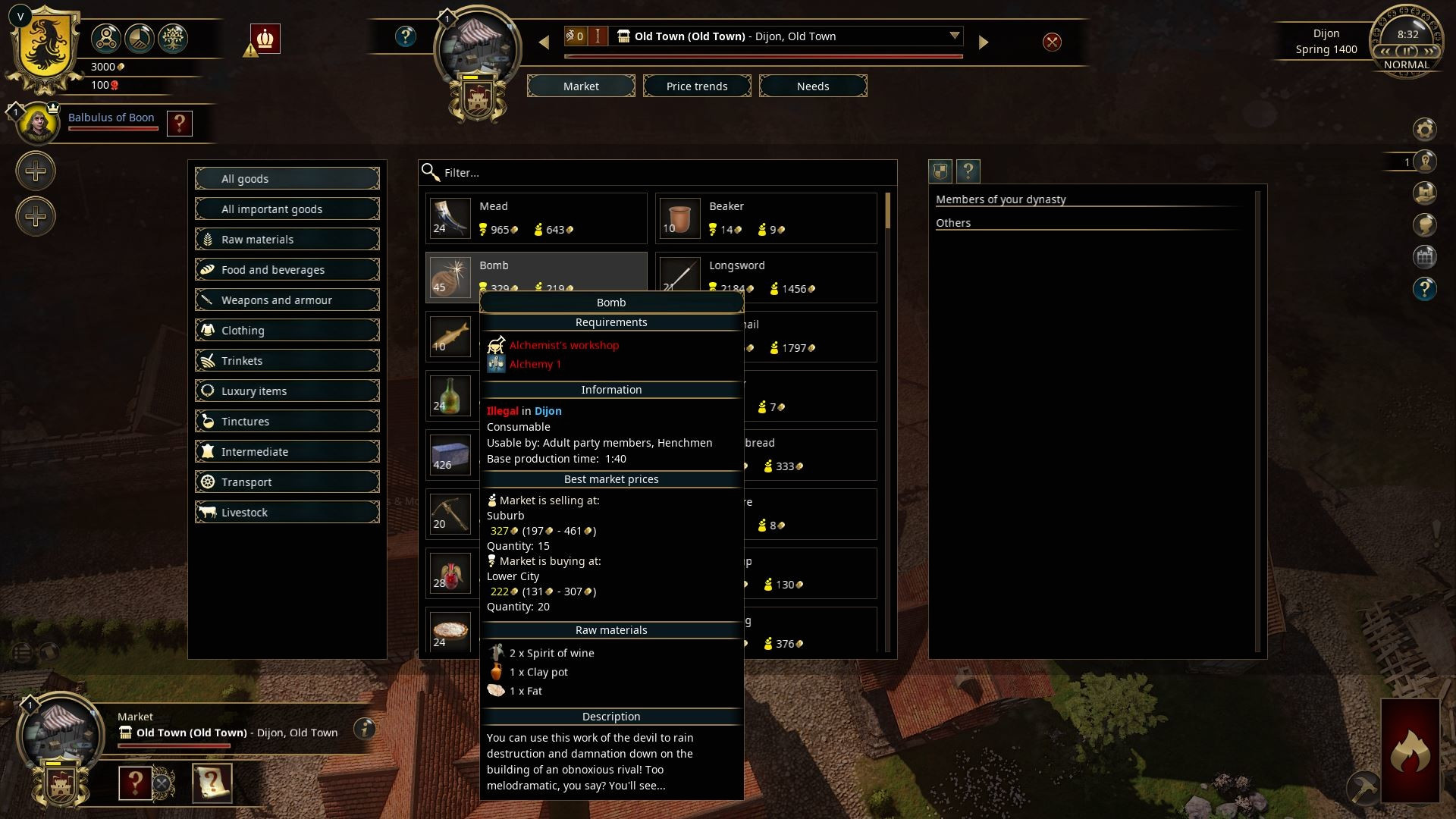Choose the Food and beverages category
Screen dimensions: 1456x819
point(287,270)
